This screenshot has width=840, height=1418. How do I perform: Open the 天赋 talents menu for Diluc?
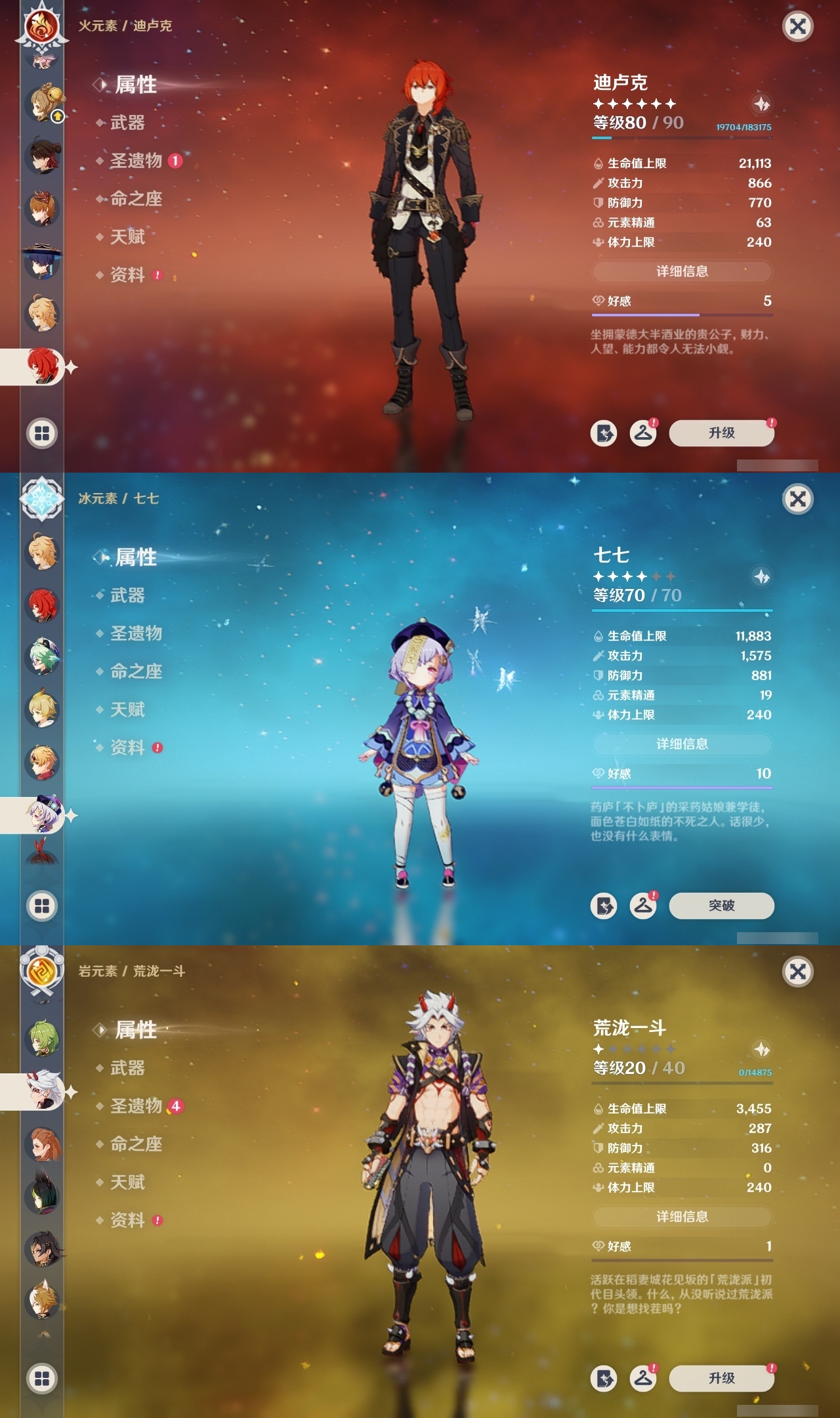pos(129,238)
